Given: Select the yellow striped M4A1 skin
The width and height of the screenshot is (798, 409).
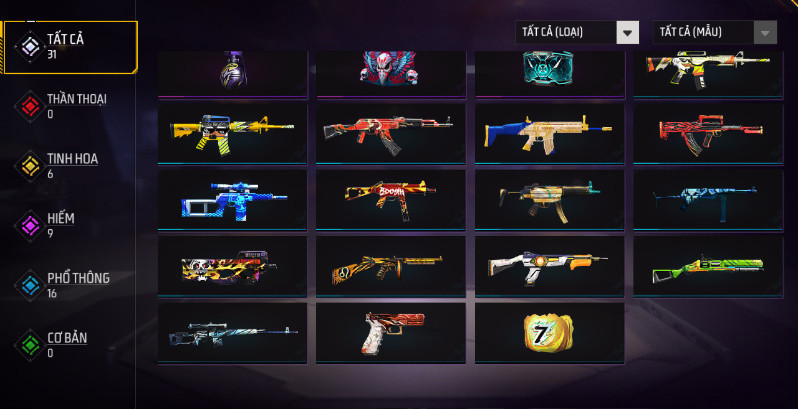Looking at the screenshot, I should (x=232, y=131).
